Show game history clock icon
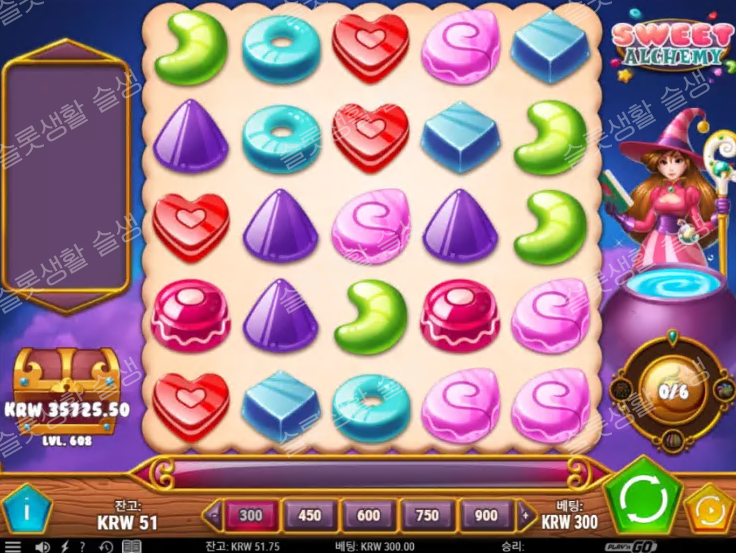This screenshot has width=736, height=553. pos(105,547)
